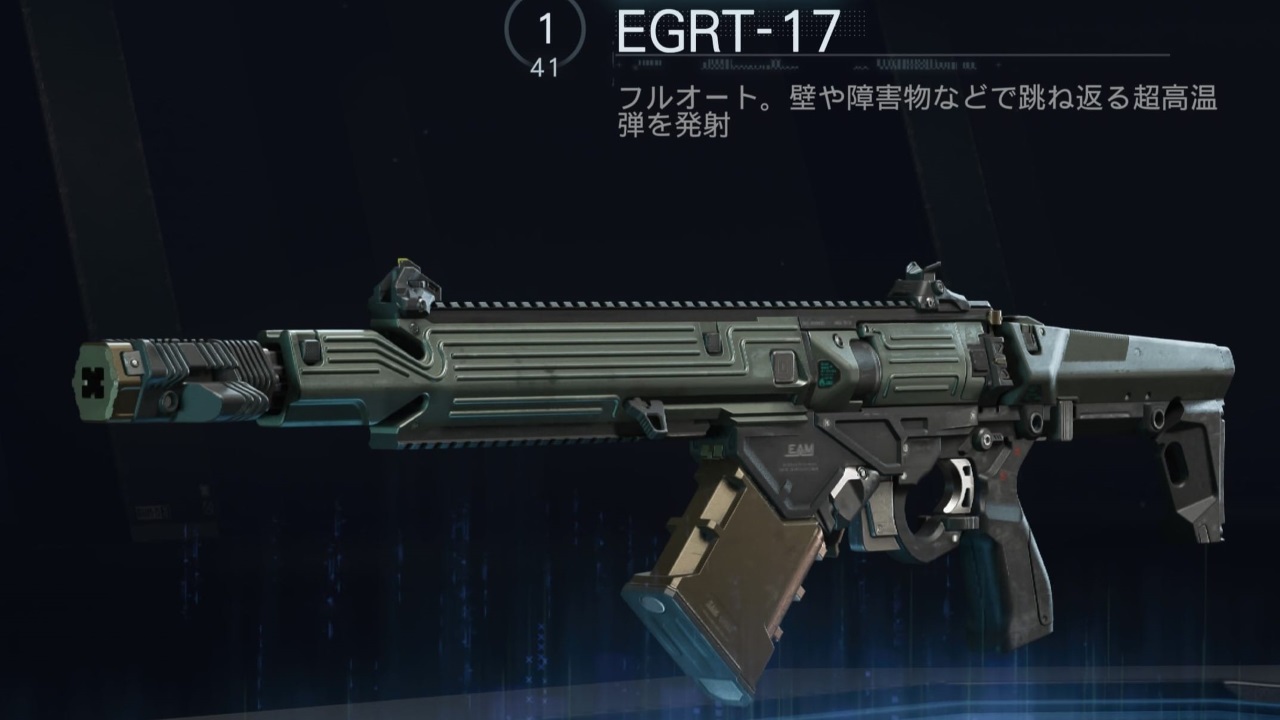
Task: Click the tan ammunition magazine
Action: pyautogui.click(x=730, y=560)
